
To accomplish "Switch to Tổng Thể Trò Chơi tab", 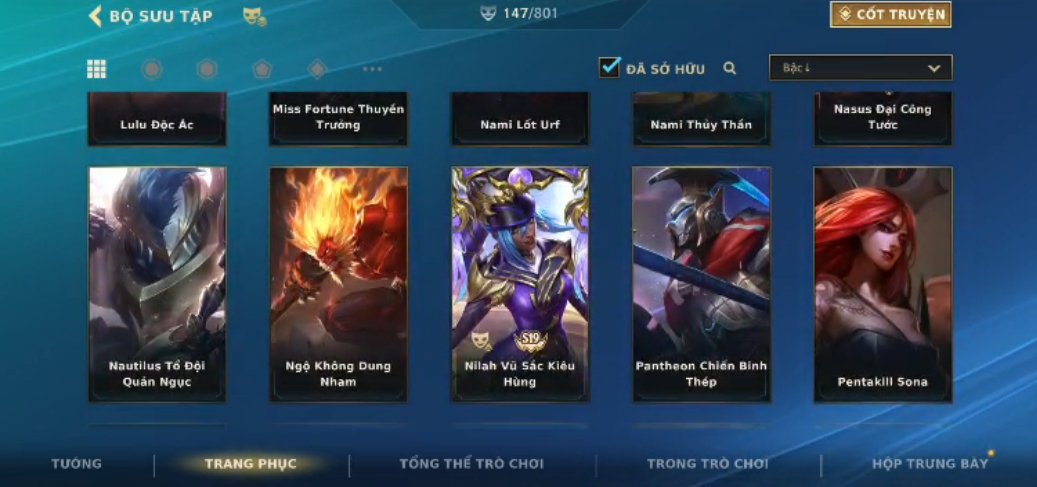I will point(471,464).
